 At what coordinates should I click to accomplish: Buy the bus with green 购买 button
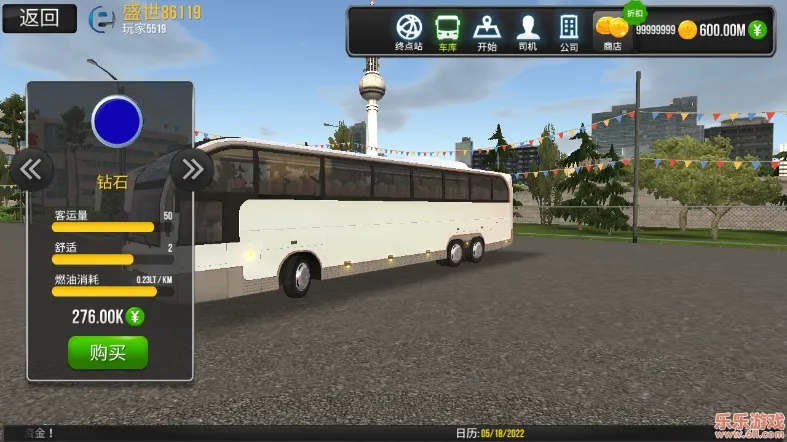[x=107, y=352]
